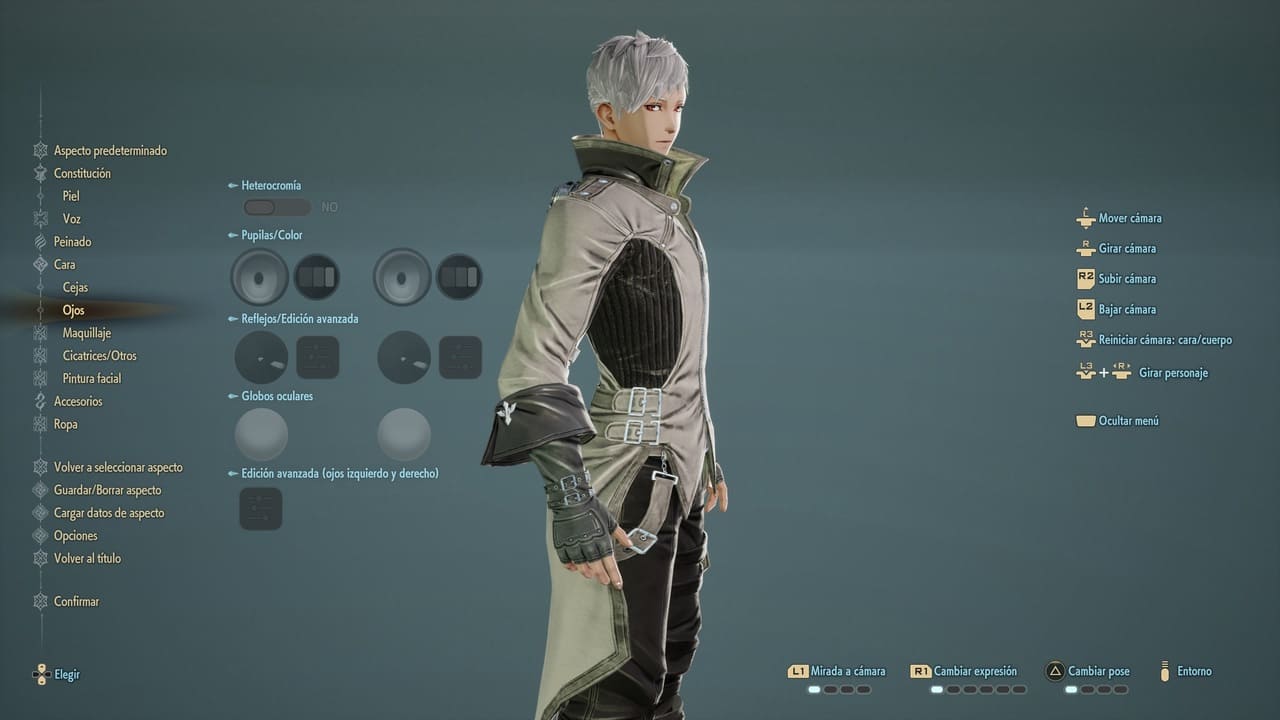Viewport: 1280px width, 720px height.
Task: Go to the Peinado section
Action: click(72, 242)
